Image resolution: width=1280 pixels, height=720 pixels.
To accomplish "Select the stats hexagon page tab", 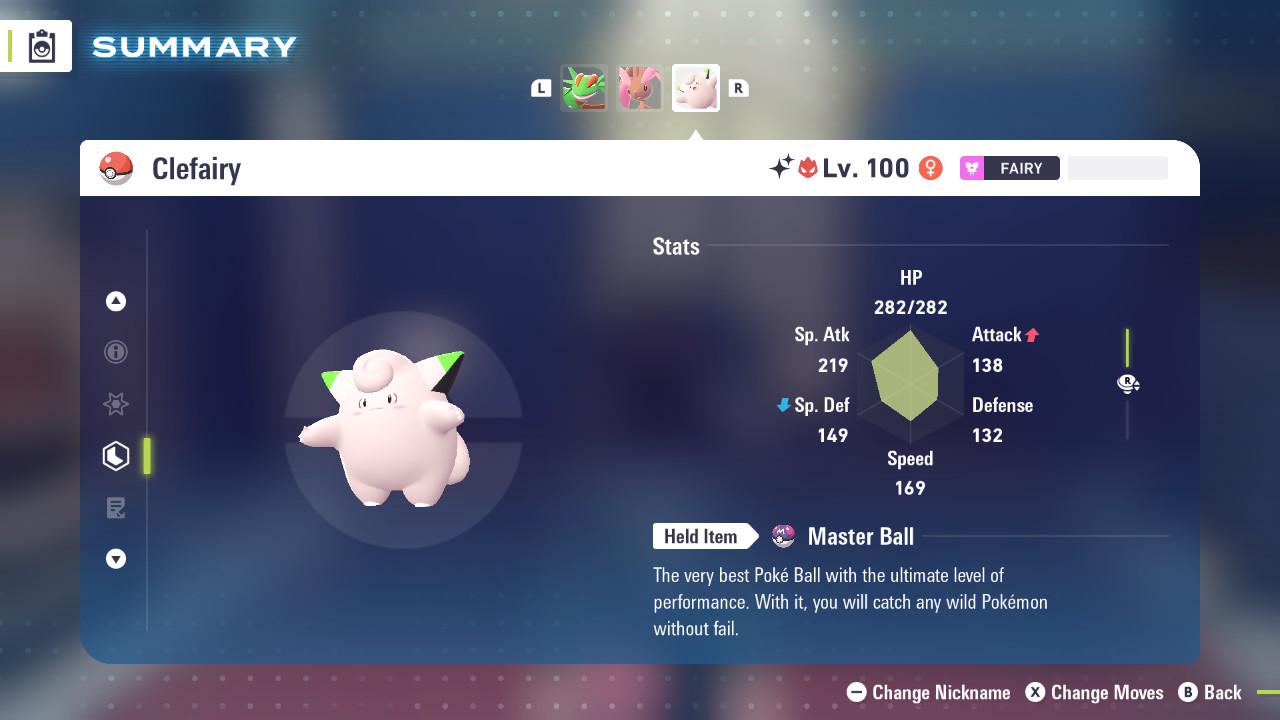I will click(116, 456).
